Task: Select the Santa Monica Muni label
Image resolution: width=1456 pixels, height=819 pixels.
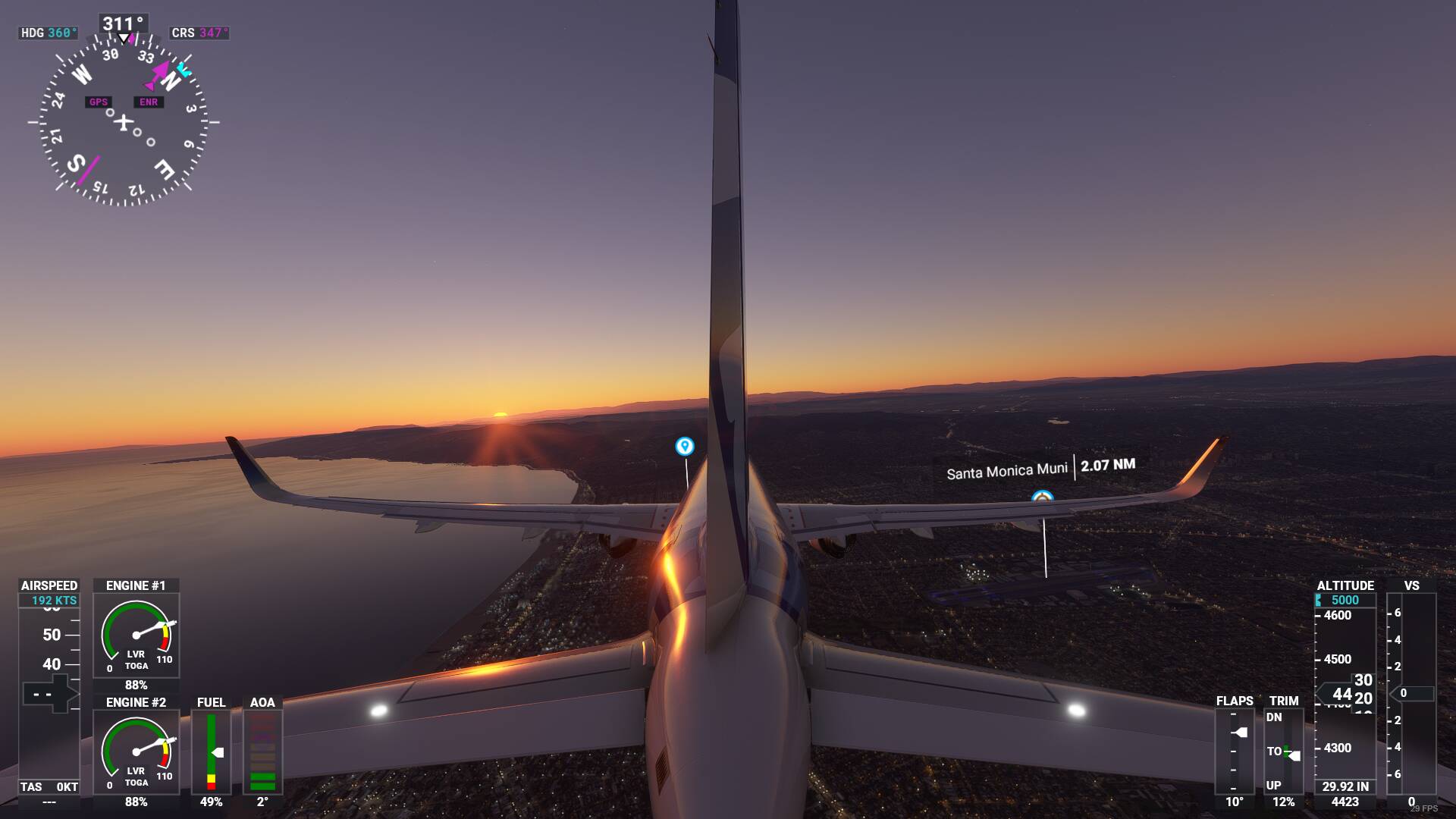Action: (1006, 472)
